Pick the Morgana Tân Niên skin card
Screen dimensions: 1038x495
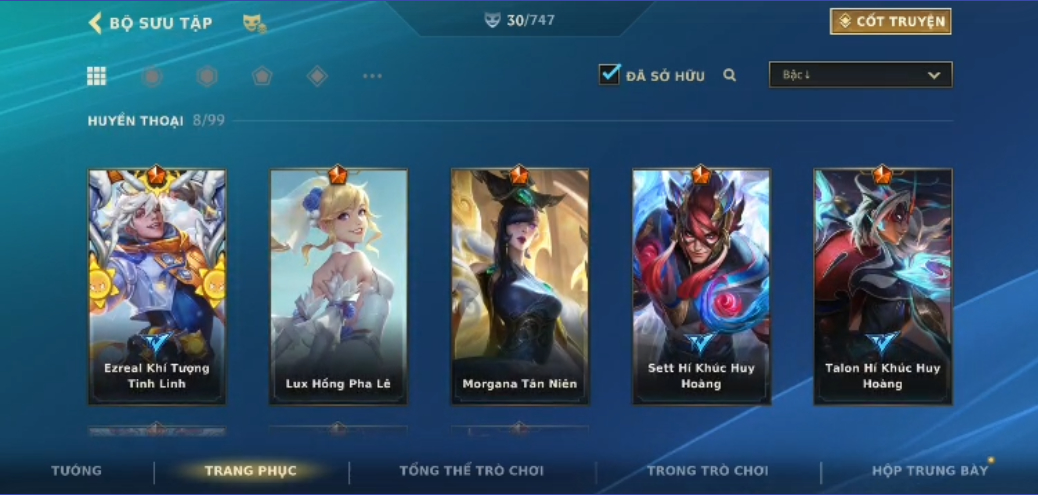tap(520, 286)
